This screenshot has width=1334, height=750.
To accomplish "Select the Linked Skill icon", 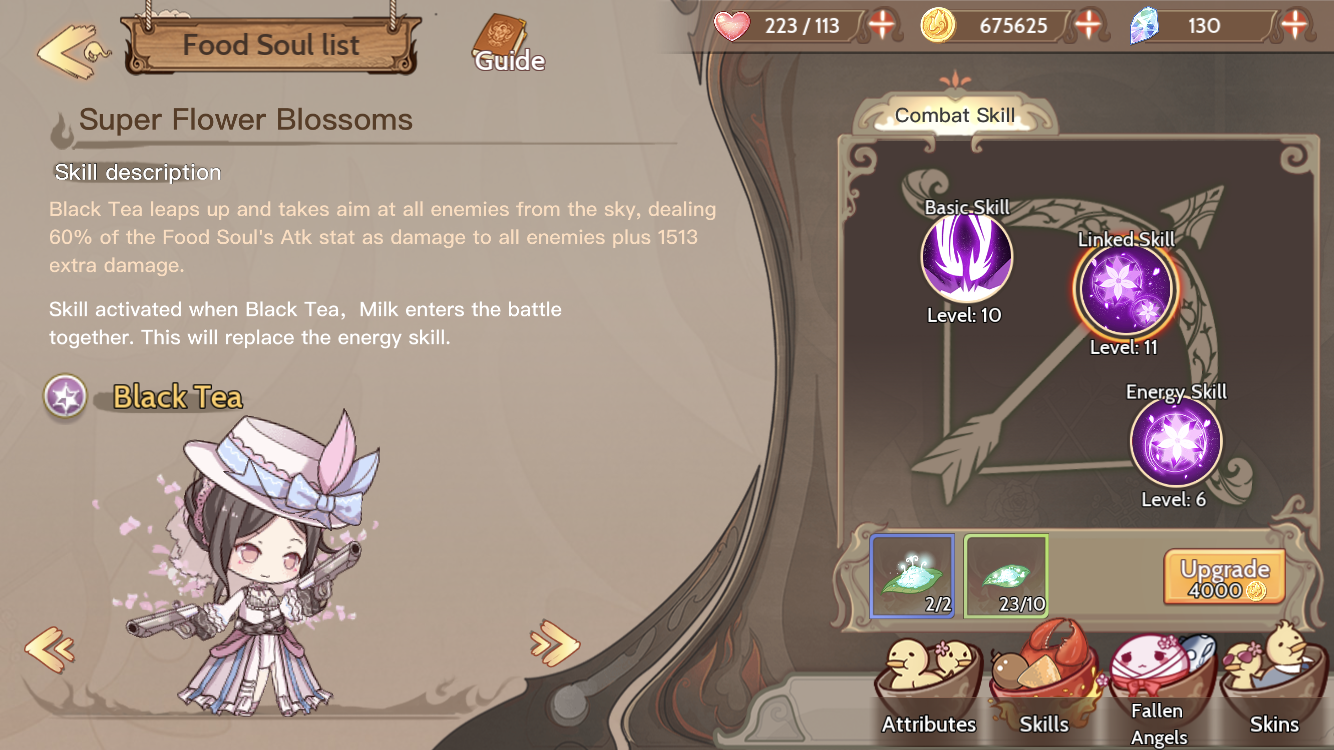I will [x=1125, y=290].
